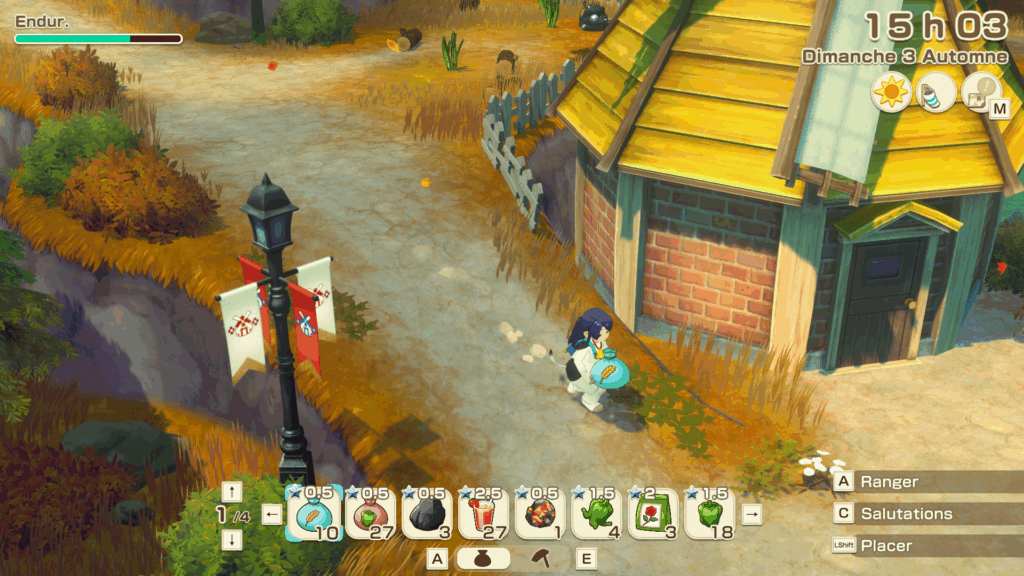Go to the next hotbar page with down arrow

tap(232, 539)
